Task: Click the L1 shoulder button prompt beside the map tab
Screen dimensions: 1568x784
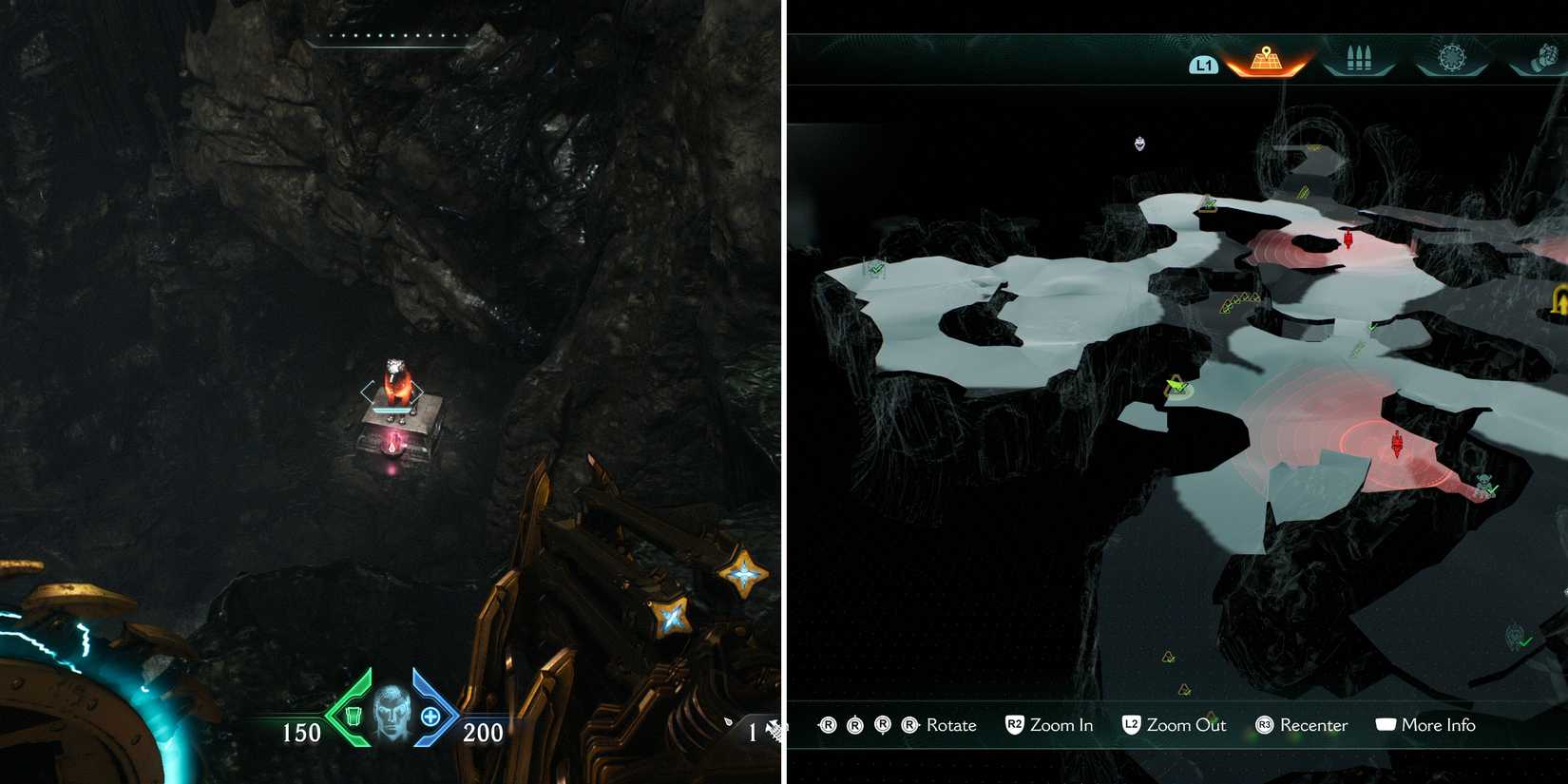Action: pos(1203,67)
